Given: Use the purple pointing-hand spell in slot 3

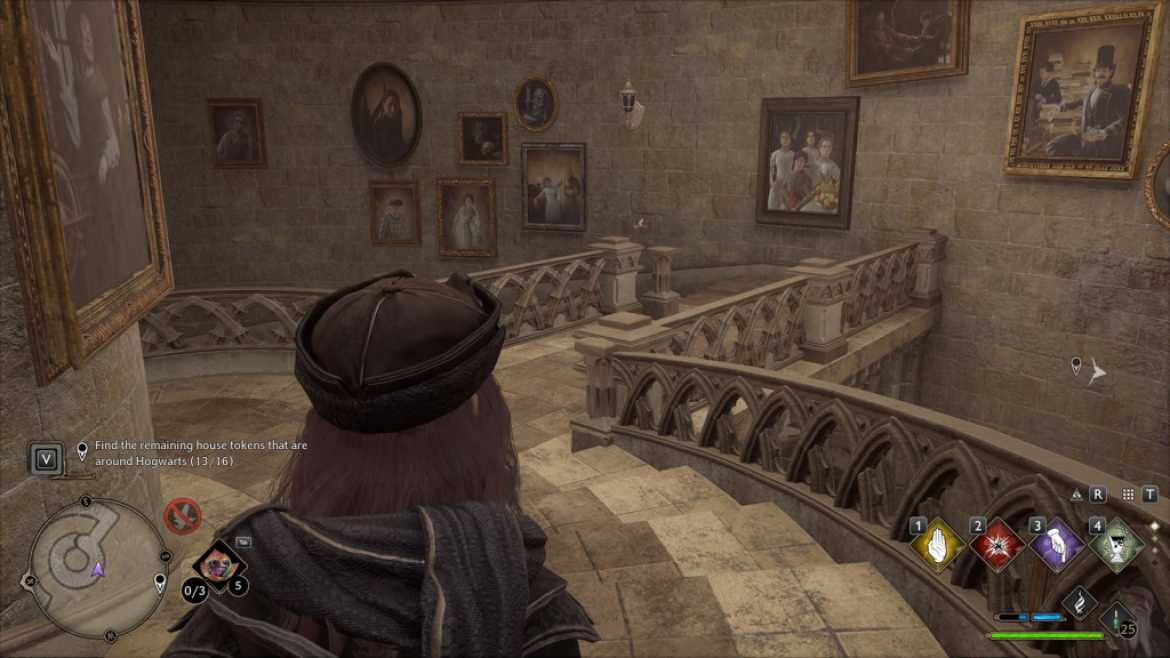Looking at the screenshot, I should point(1057,546).
